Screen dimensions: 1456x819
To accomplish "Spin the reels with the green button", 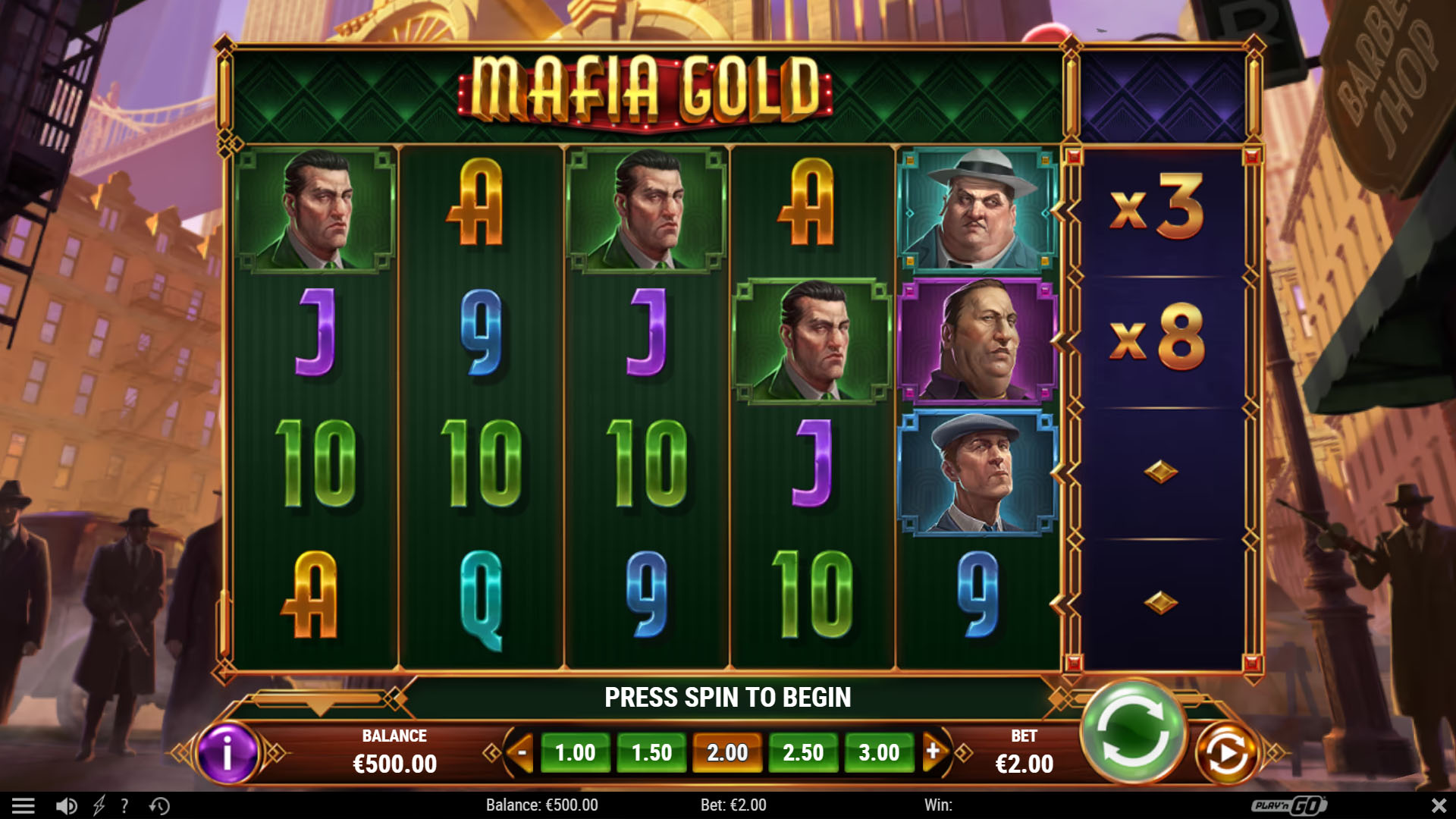I will (x=1133, y=731).
